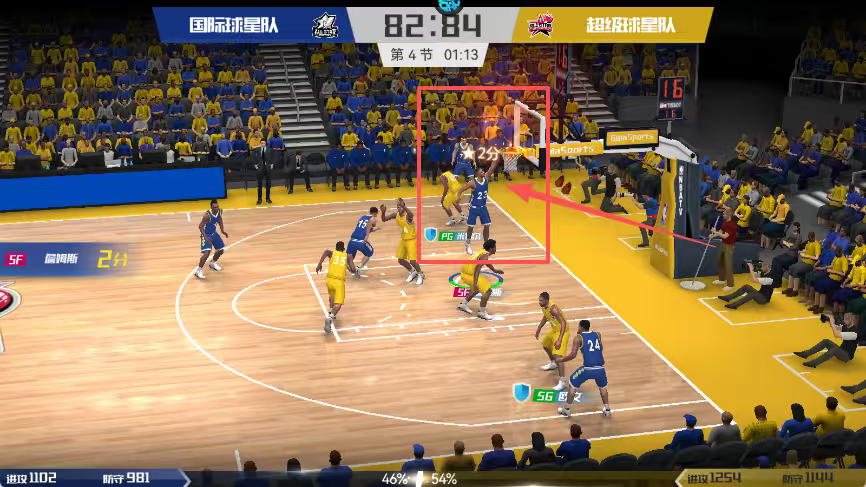Screen dimensions: 866x487
Task: Select the blue team's All-Star logo
Action: pos(325,25)
